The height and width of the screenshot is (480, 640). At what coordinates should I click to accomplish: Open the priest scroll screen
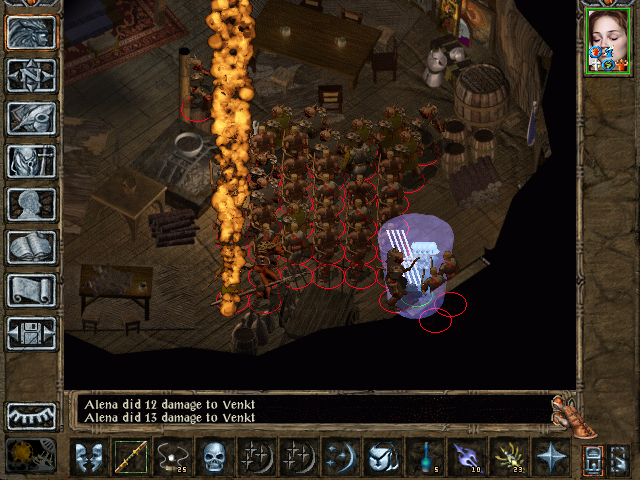coord(32,290)
